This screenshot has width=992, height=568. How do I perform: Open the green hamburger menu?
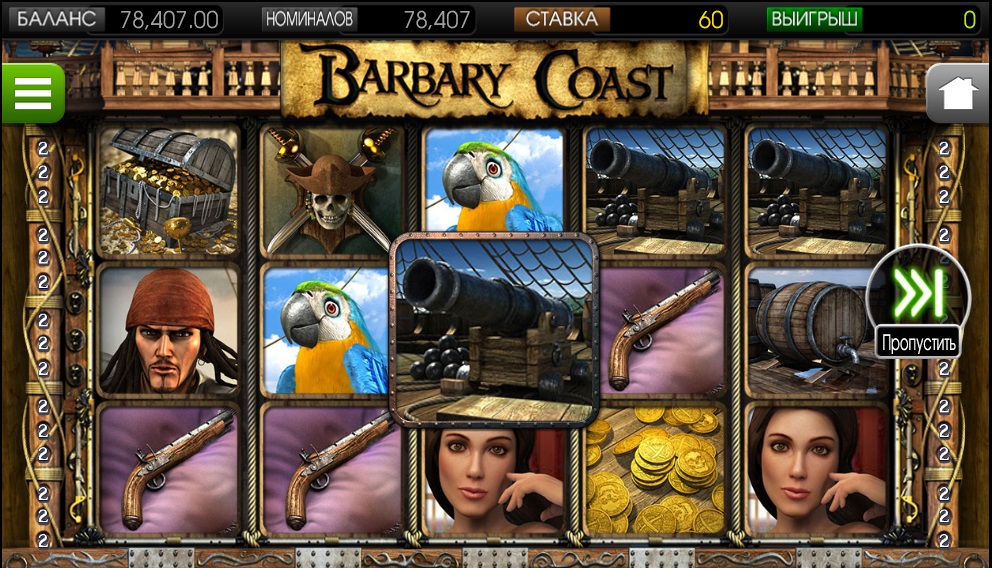pos(32,93)
